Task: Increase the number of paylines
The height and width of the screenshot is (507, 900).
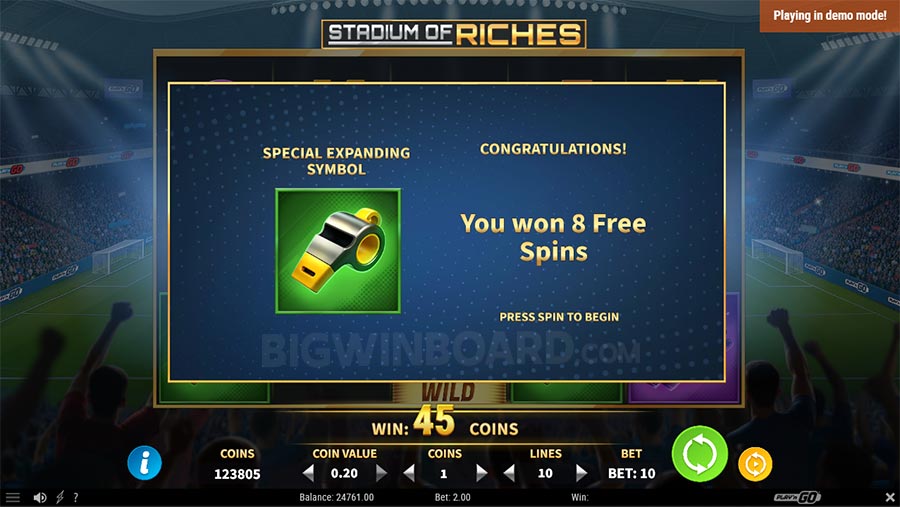Action: pyautogui.click(x=581, y=473)
